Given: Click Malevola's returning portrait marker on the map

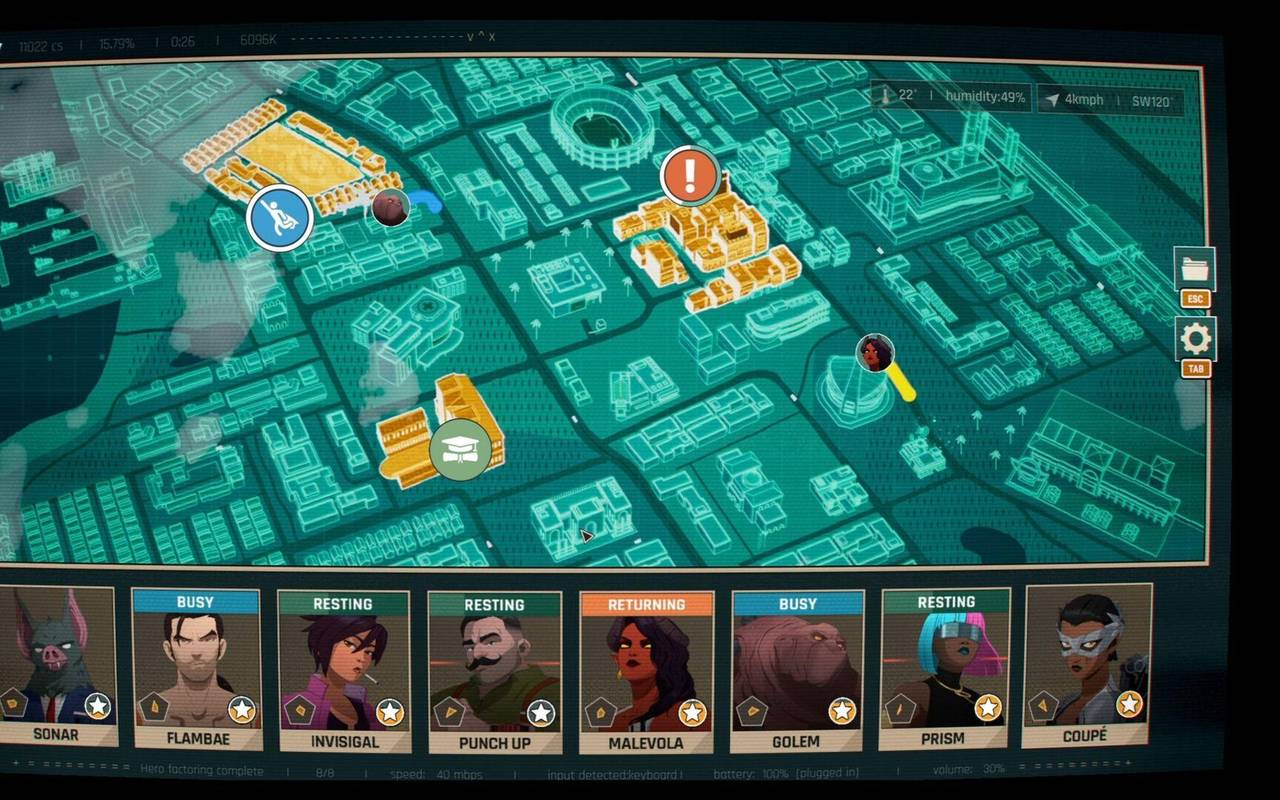Looking at the screenshot, I should 874,354.
